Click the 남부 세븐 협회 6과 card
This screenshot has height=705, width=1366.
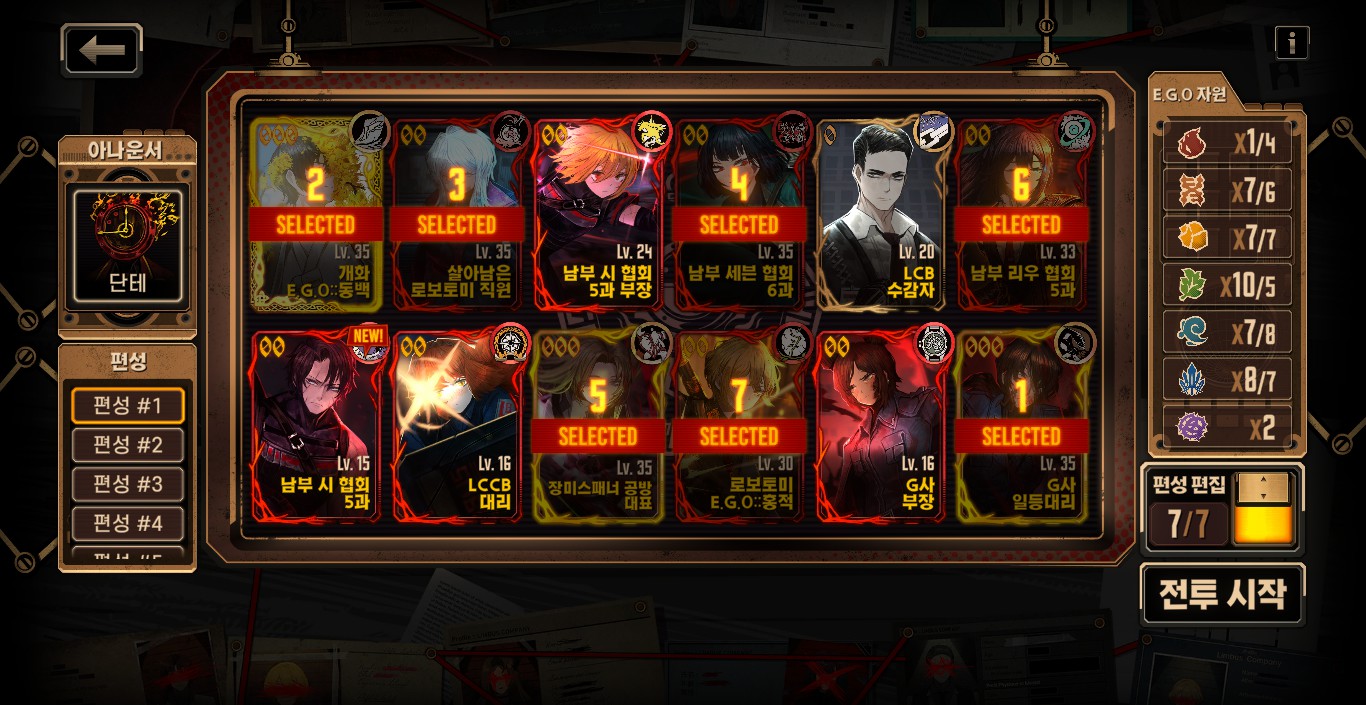(x=739, y=215)
